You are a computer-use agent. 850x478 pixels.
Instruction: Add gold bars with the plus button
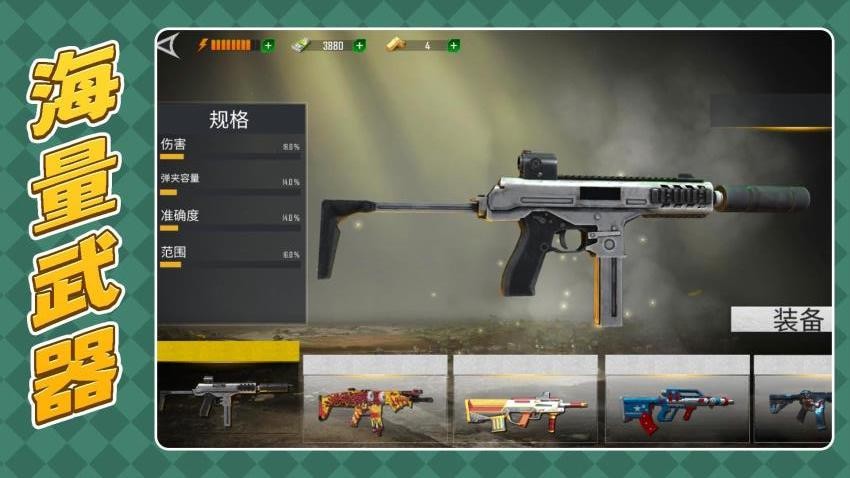tap(454, 45)
